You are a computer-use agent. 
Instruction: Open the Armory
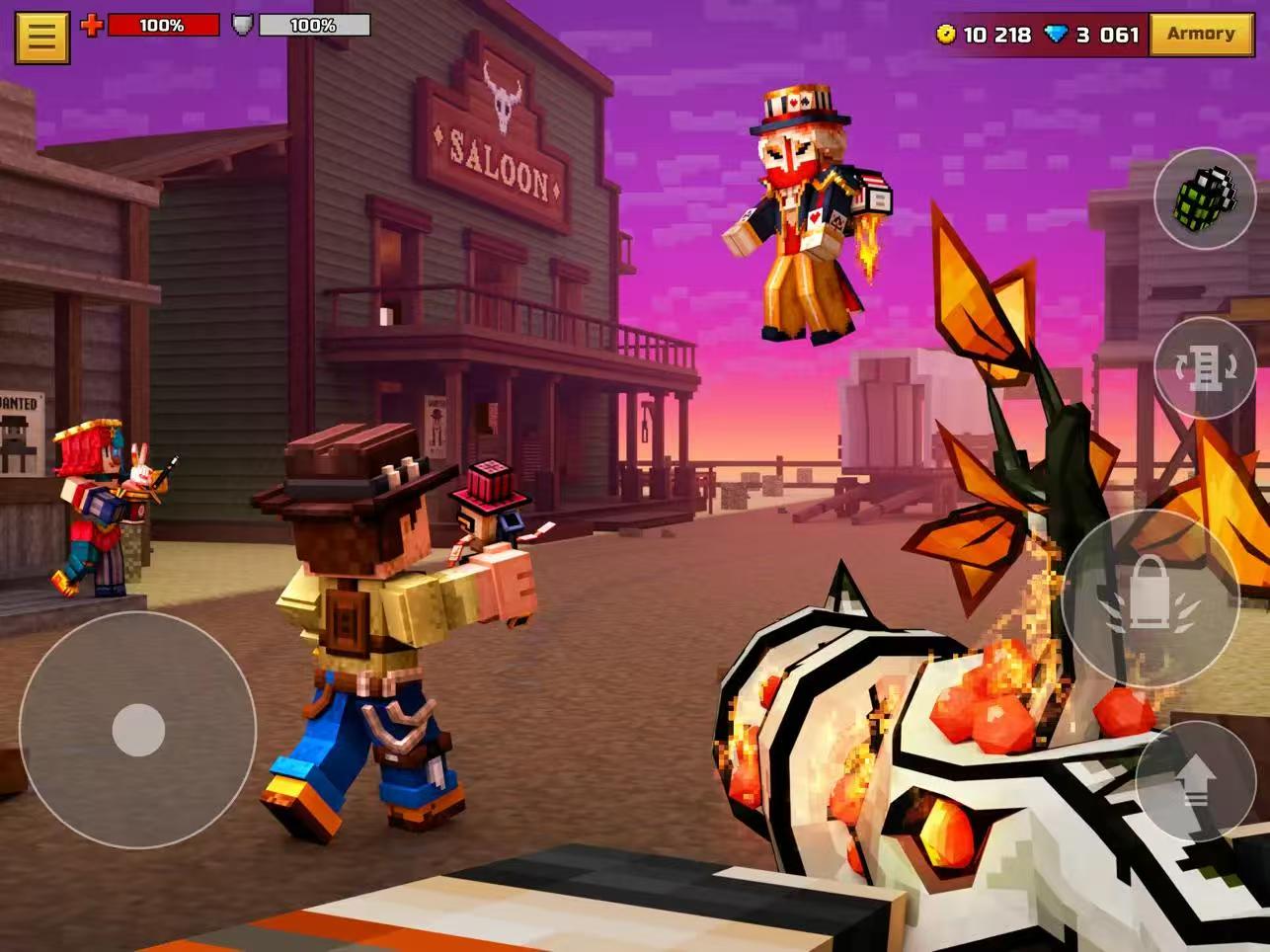(x=1200, y=35)
